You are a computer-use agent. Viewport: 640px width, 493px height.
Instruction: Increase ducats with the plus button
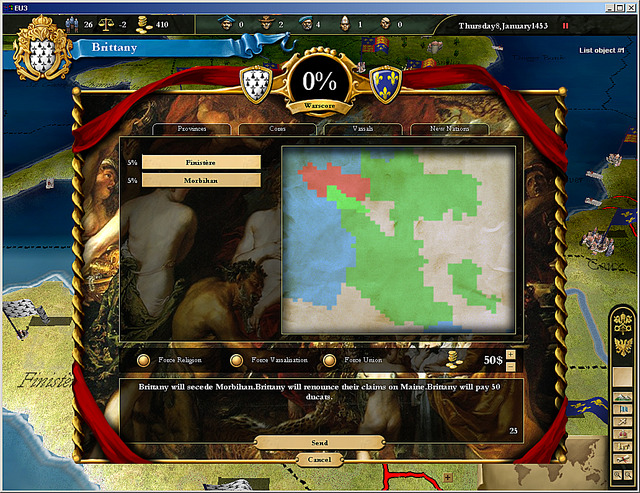coord(511,354)
